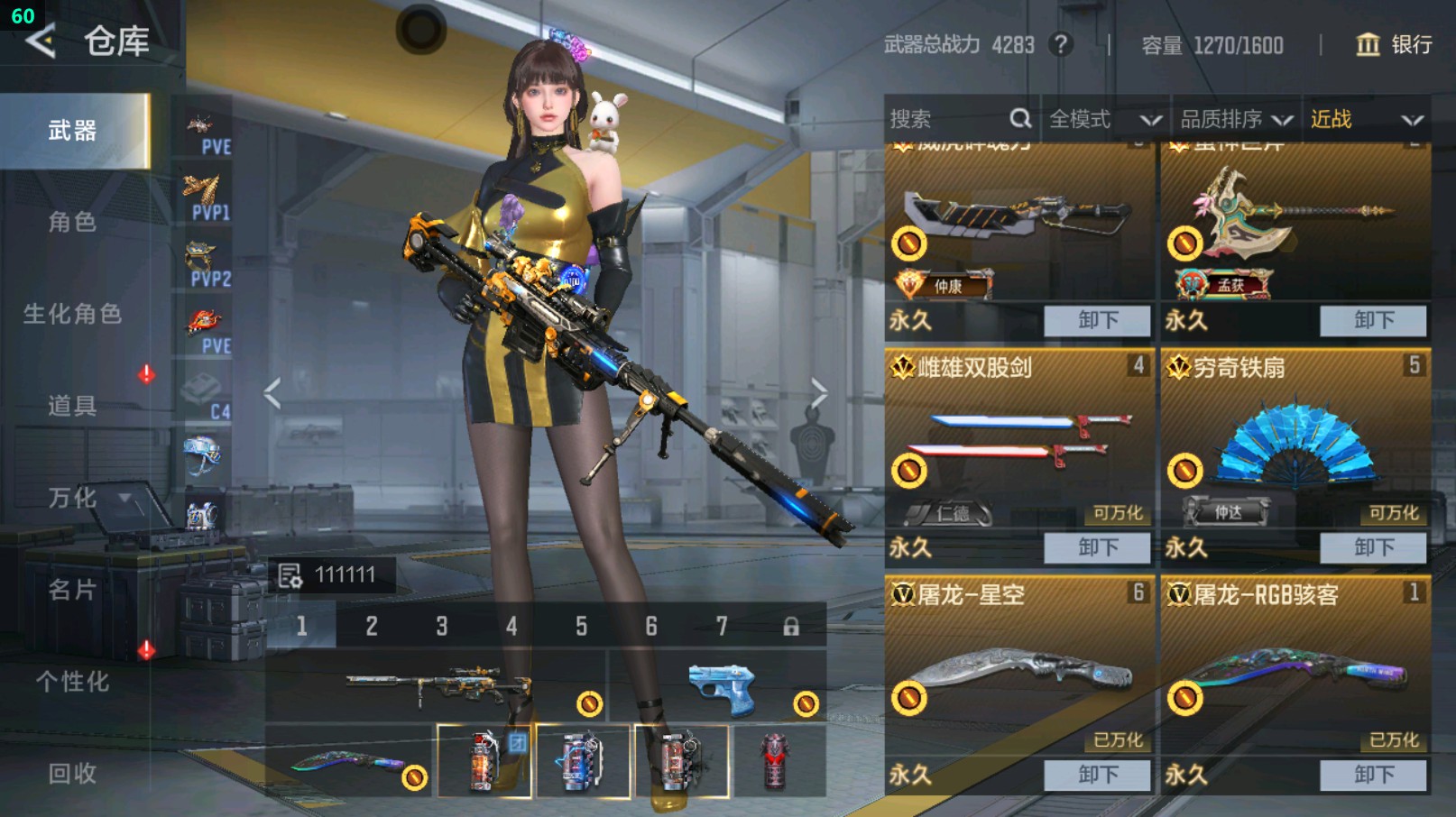
Task: Open the 名片 section
Action: pyautogui.click(x=72, y=590)
